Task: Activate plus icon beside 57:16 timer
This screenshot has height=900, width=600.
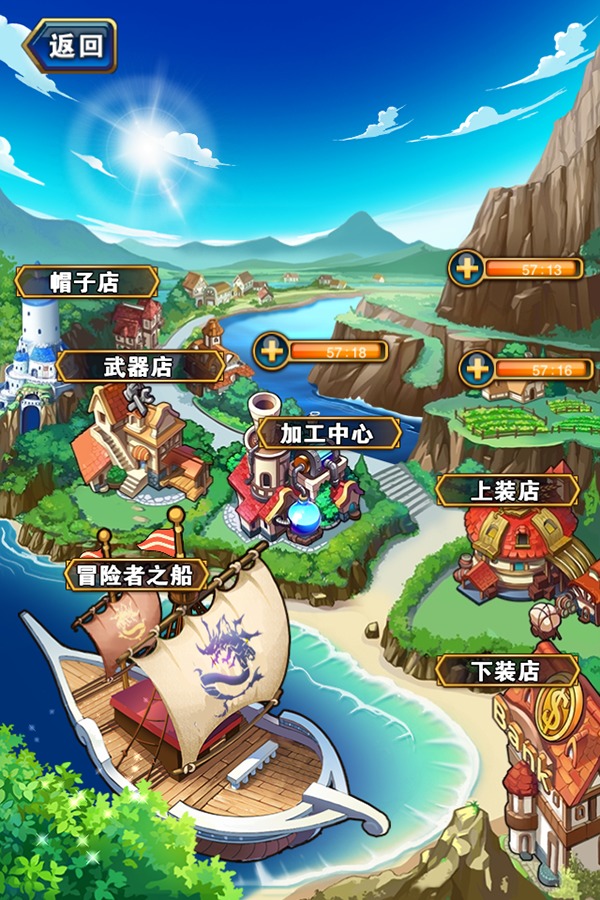Action: 478,369
